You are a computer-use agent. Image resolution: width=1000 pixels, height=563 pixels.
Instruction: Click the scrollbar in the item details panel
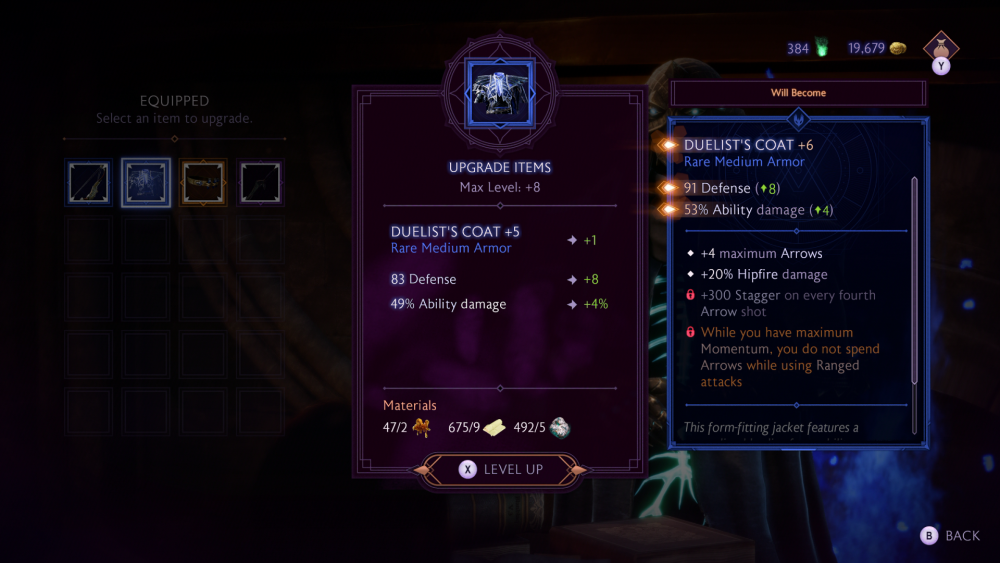click(914, 280)
